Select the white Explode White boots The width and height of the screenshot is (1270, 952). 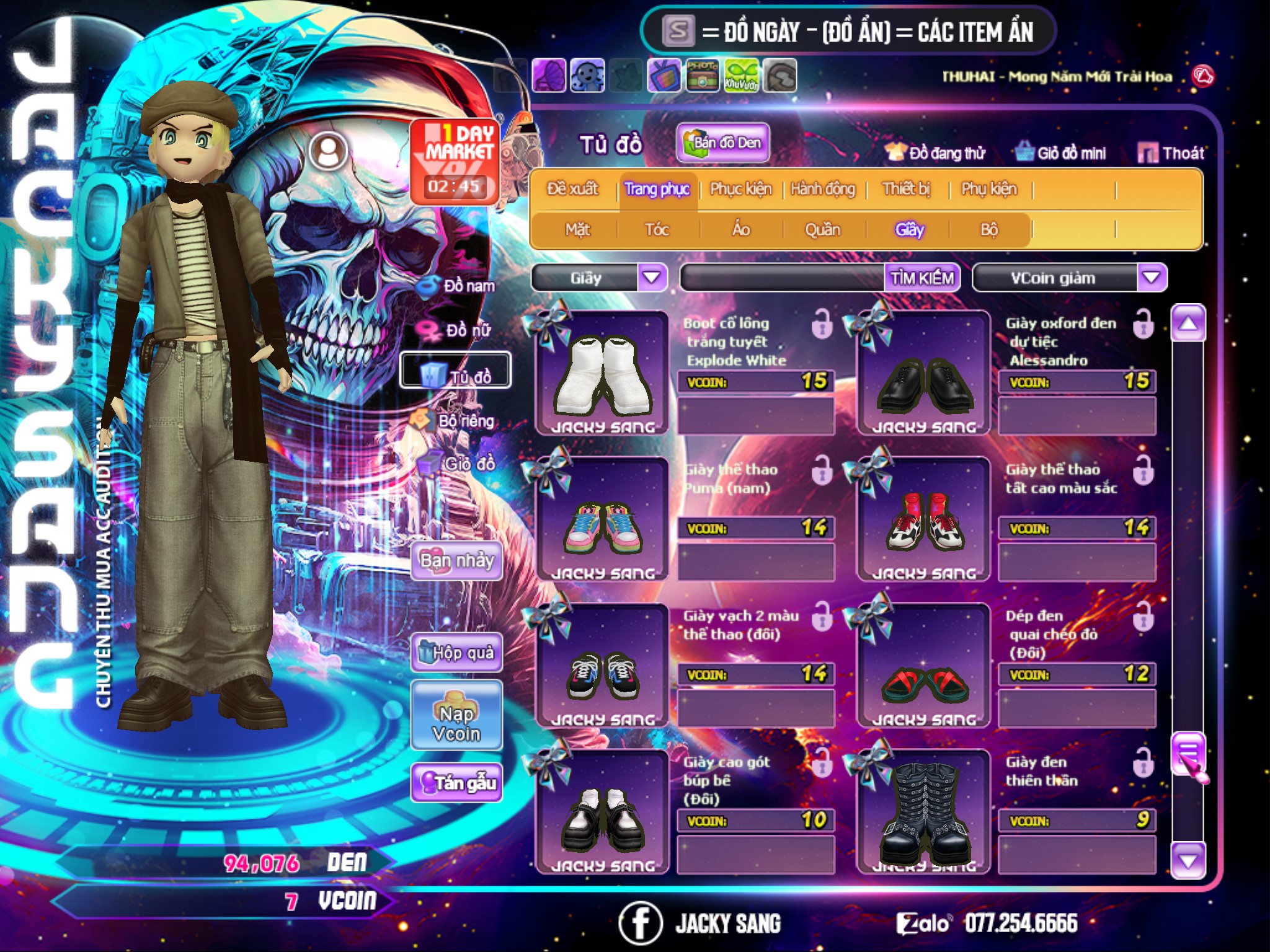602,373
